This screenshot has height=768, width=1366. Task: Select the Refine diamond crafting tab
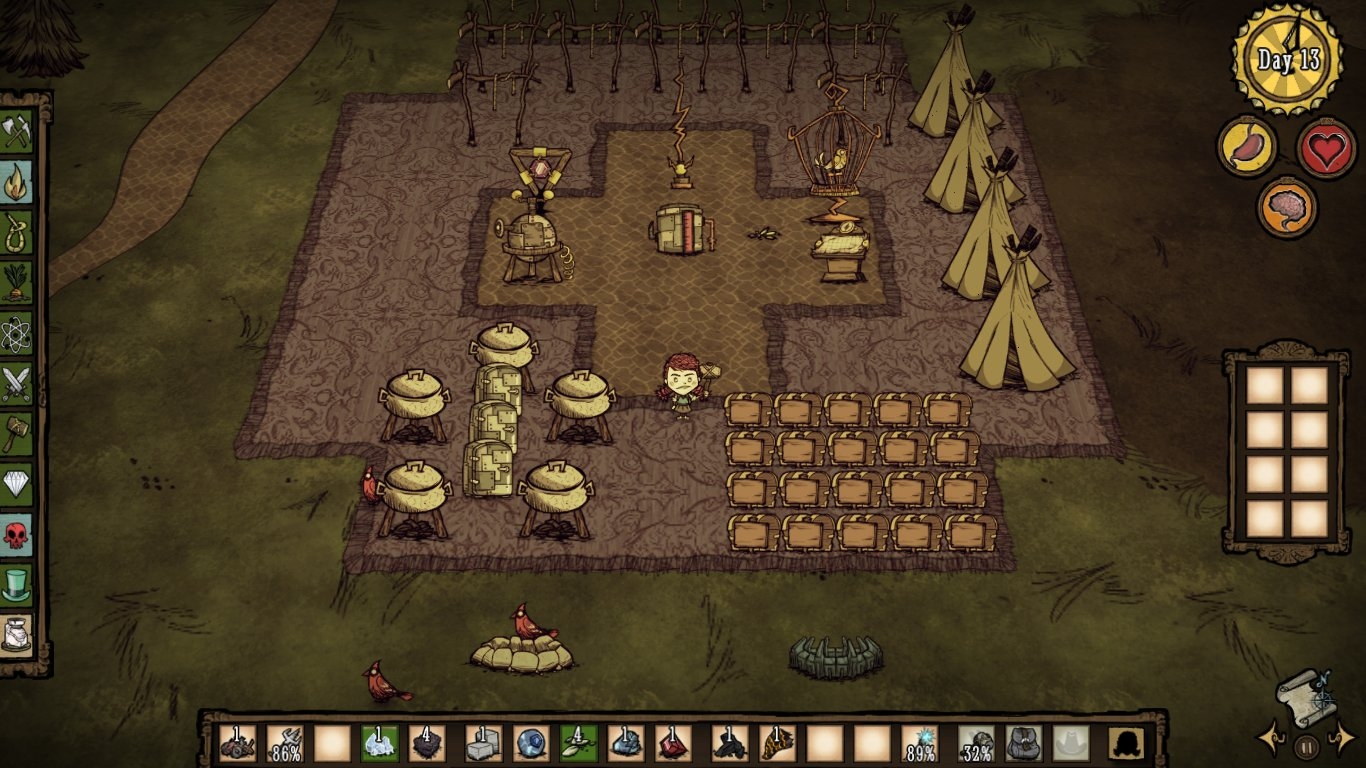coord(17,484)
